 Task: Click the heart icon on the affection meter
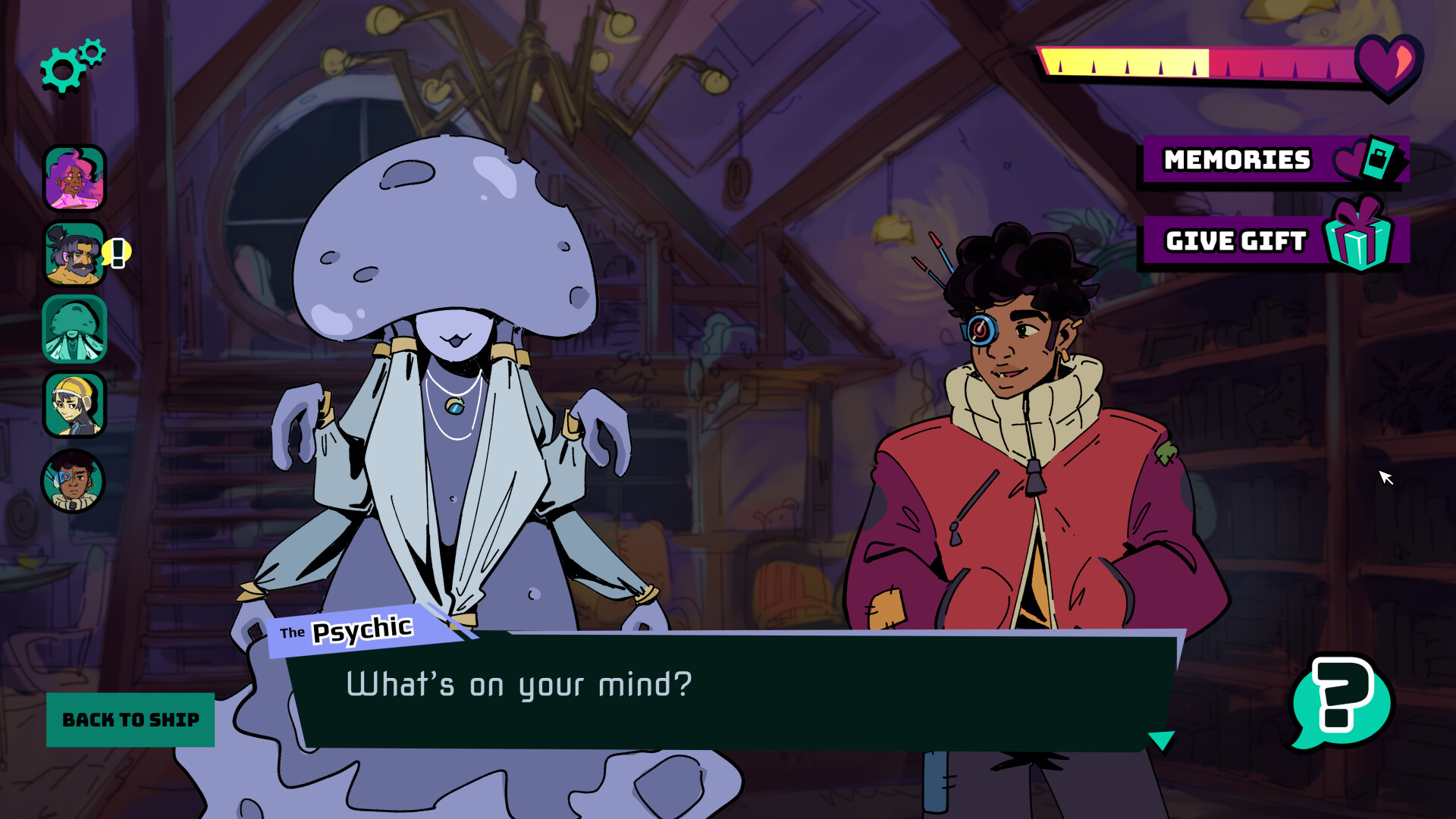coord(1382,68)
